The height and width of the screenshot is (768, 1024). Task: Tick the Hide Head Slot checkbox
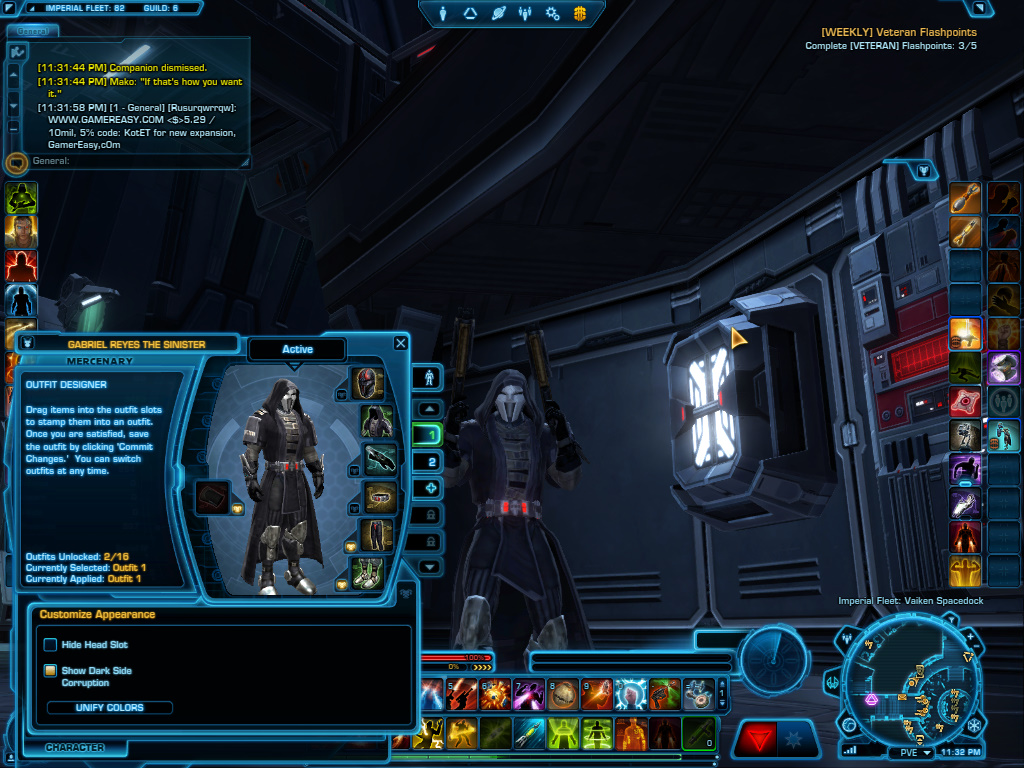click(x=50, y=645)
